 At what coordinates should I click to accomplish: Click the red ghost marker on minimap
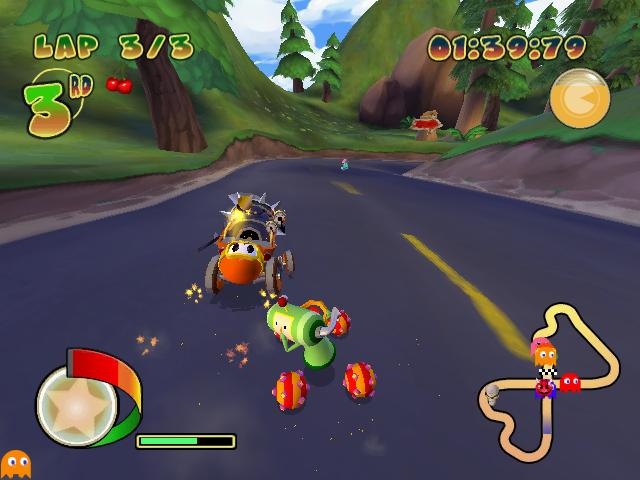click(x=570, y=382)
